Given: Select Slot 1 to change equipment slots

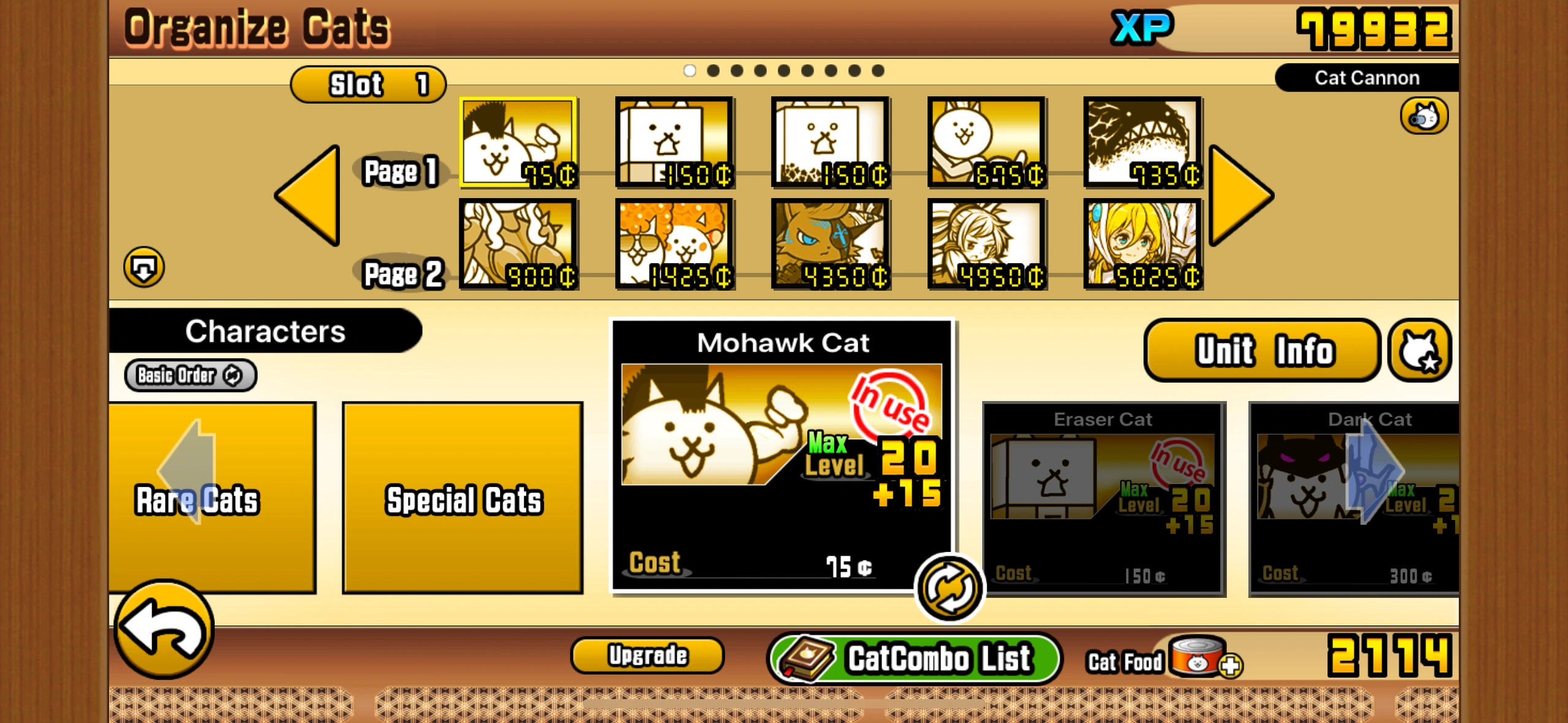Looking at the screenshot, I should coord(367,84).
